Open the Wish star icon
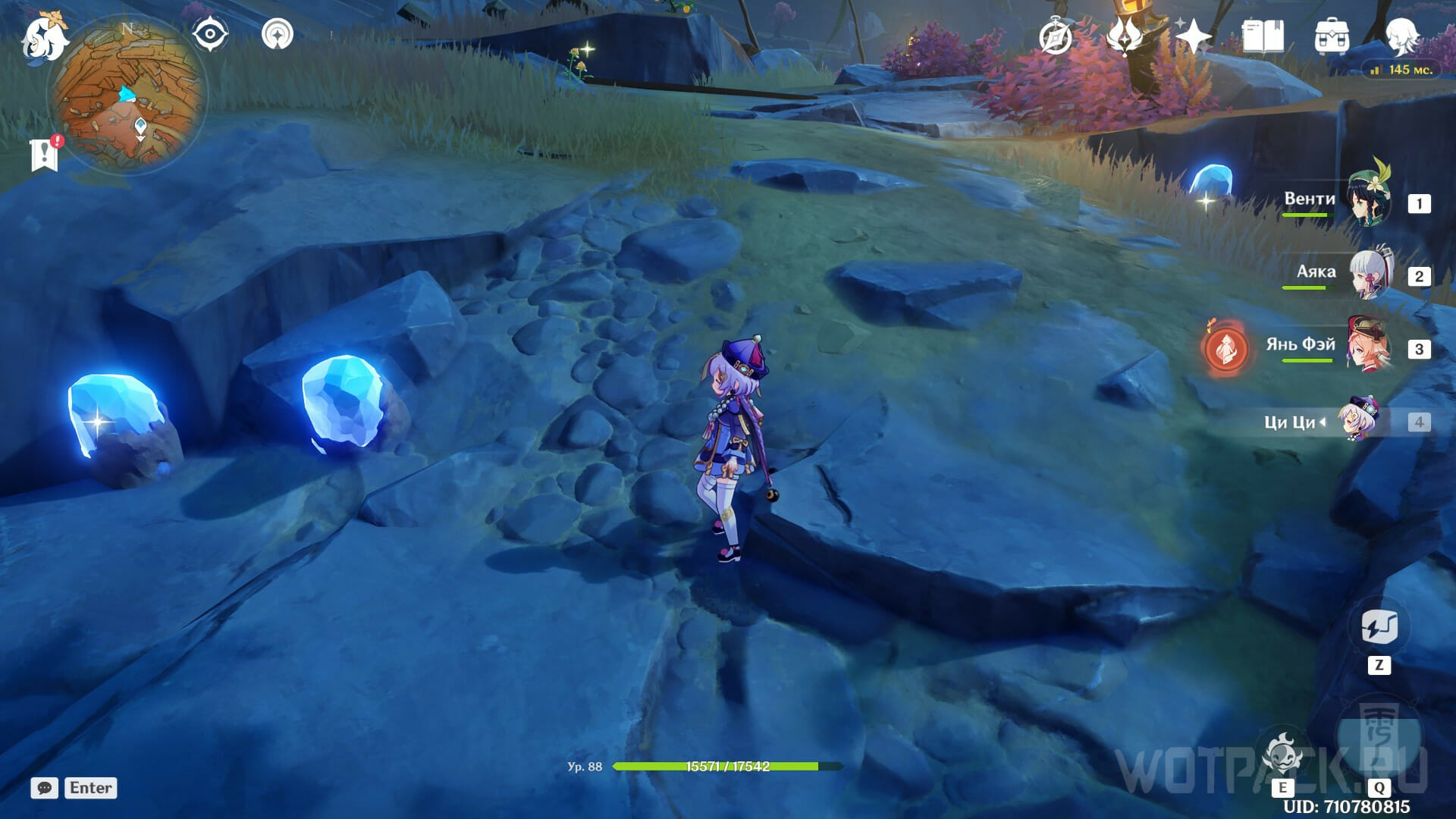This screenshot has height=819, width=1456. 1193,36
